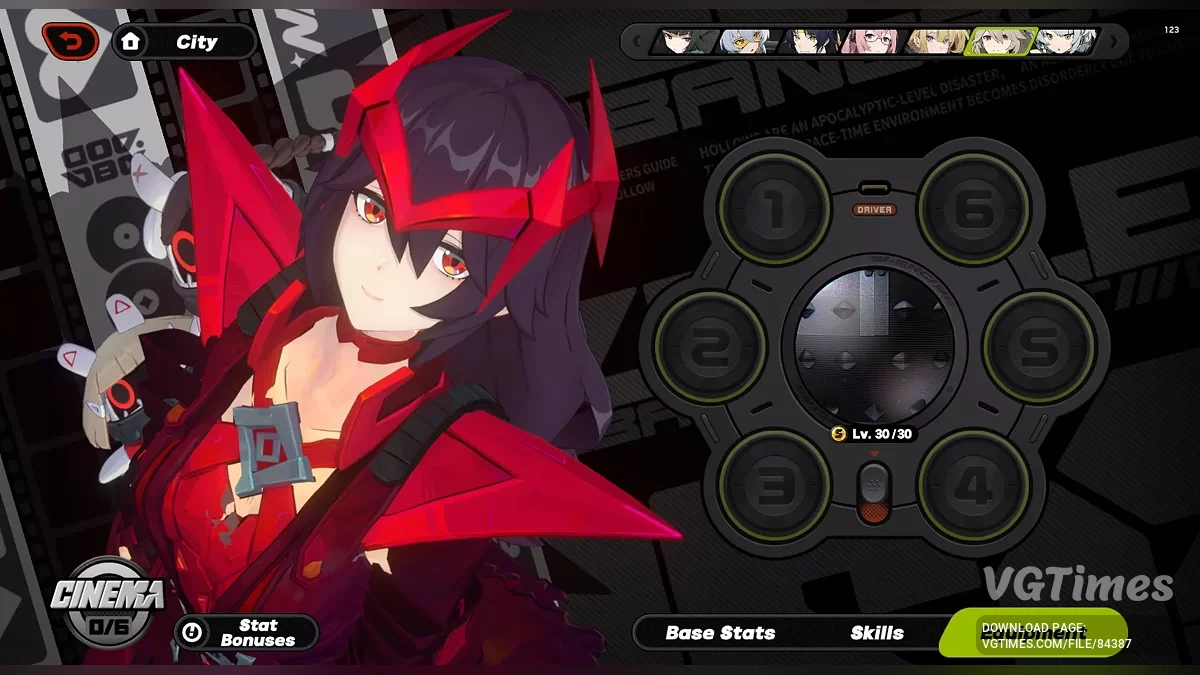Image resolution: width=1200 pixels, height=675 pixels.
Task: Choose the black-haired red-eyed character portrait
Action: pos(684,41)
